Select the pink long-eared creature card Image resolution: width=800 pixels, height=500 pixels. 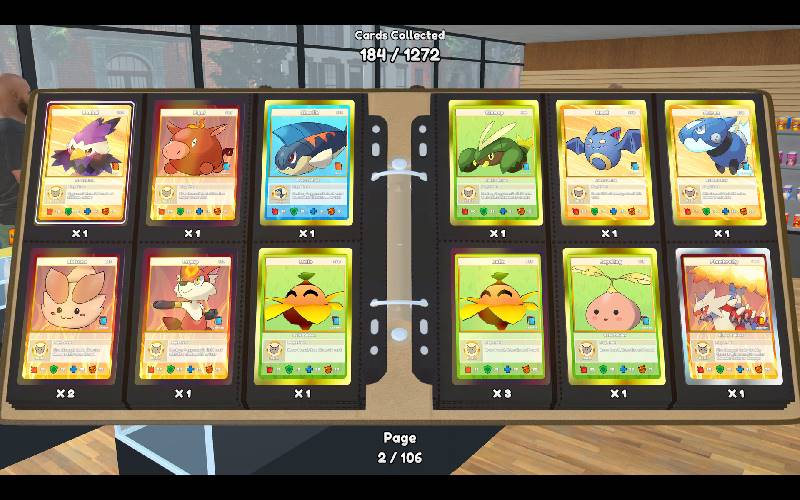click(72, 315)
